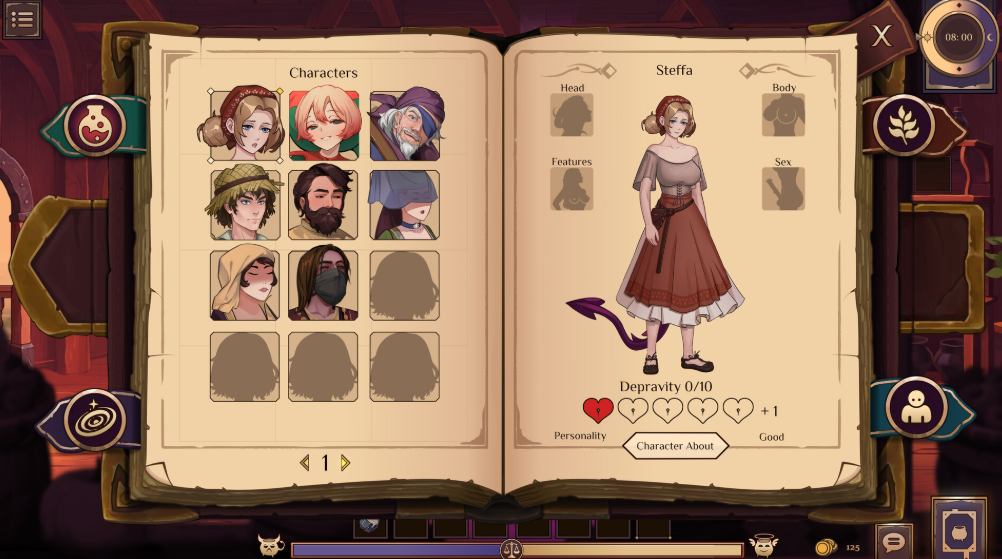The width and height of the screenshot is (1002, 559).
Task: Select the old man with purple bandana
Action: (405, 126)
